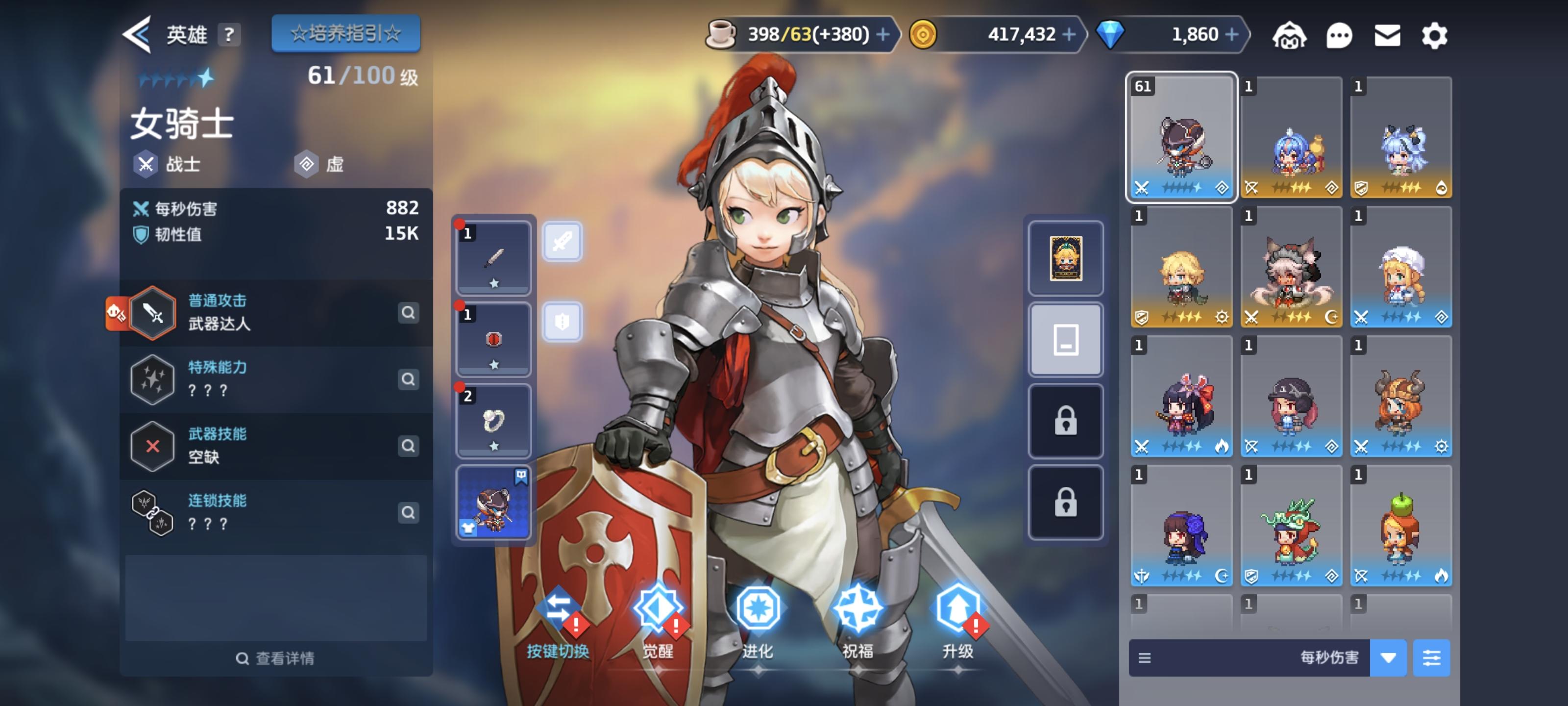The image size is (1568, 706).
Task: Open the chat messages panel
Action: pos(1340,35)
